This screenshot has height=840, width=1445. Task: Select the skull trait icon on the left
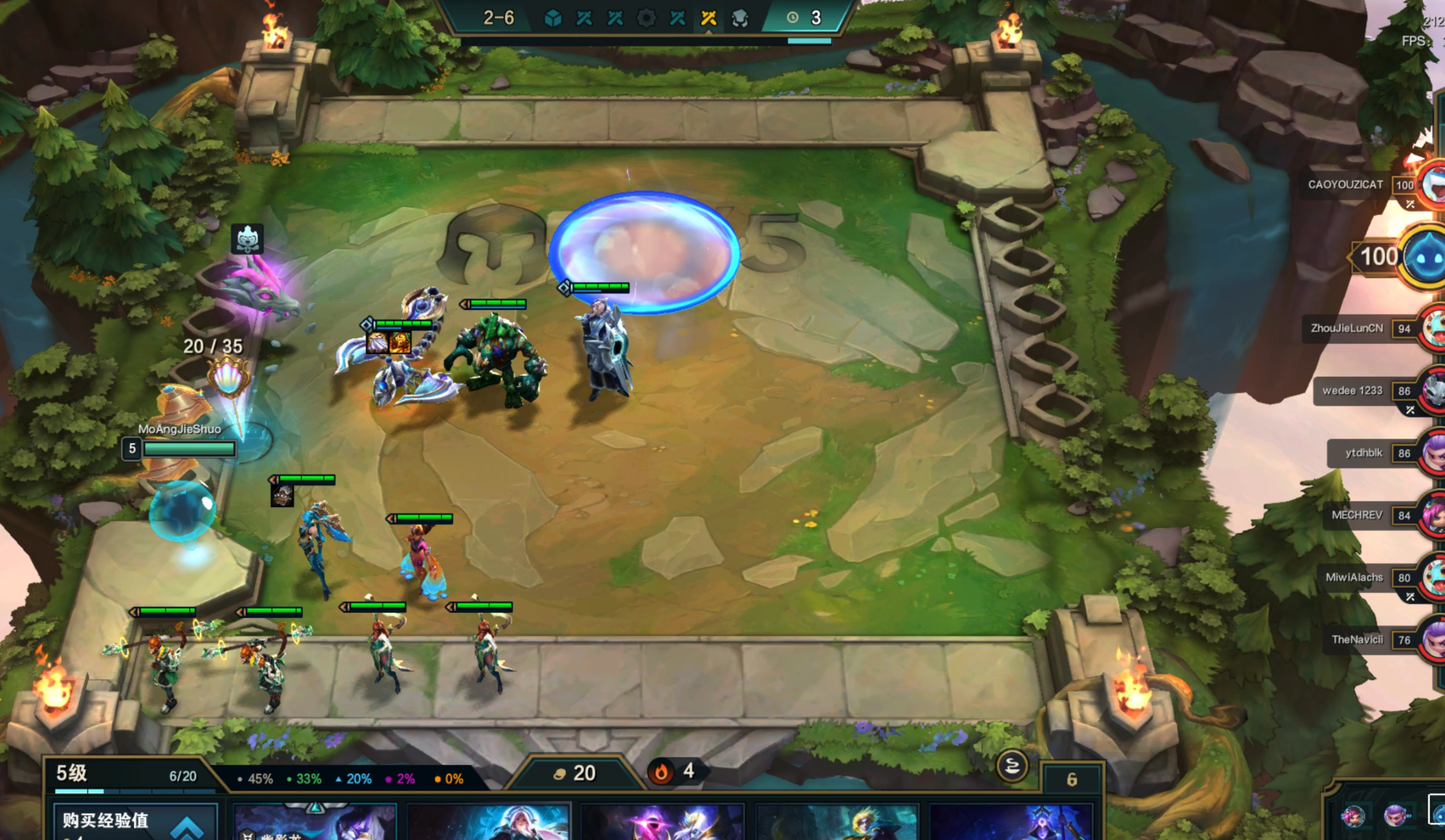[x=247, y=239]
